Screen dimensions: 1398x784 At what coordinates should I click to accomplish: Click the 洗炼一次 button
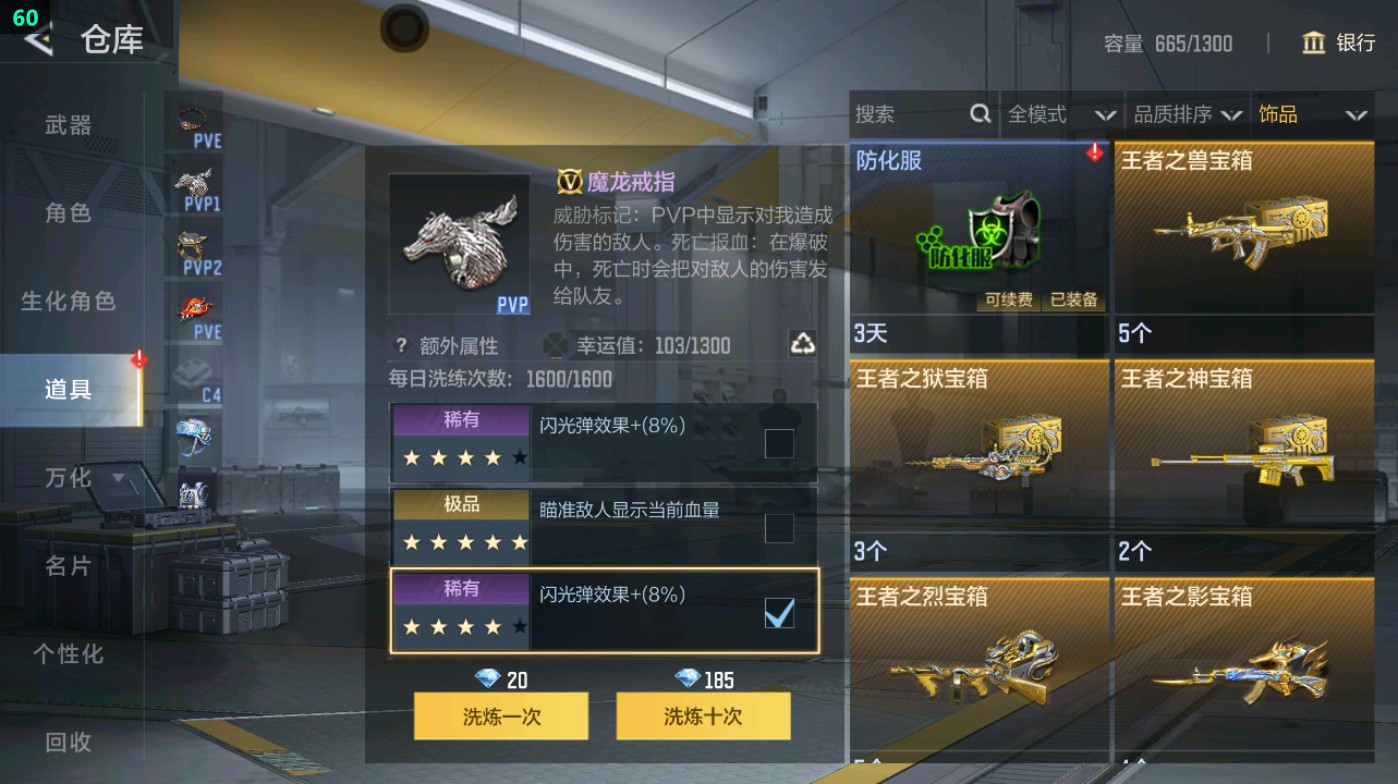tap(502, 717)
